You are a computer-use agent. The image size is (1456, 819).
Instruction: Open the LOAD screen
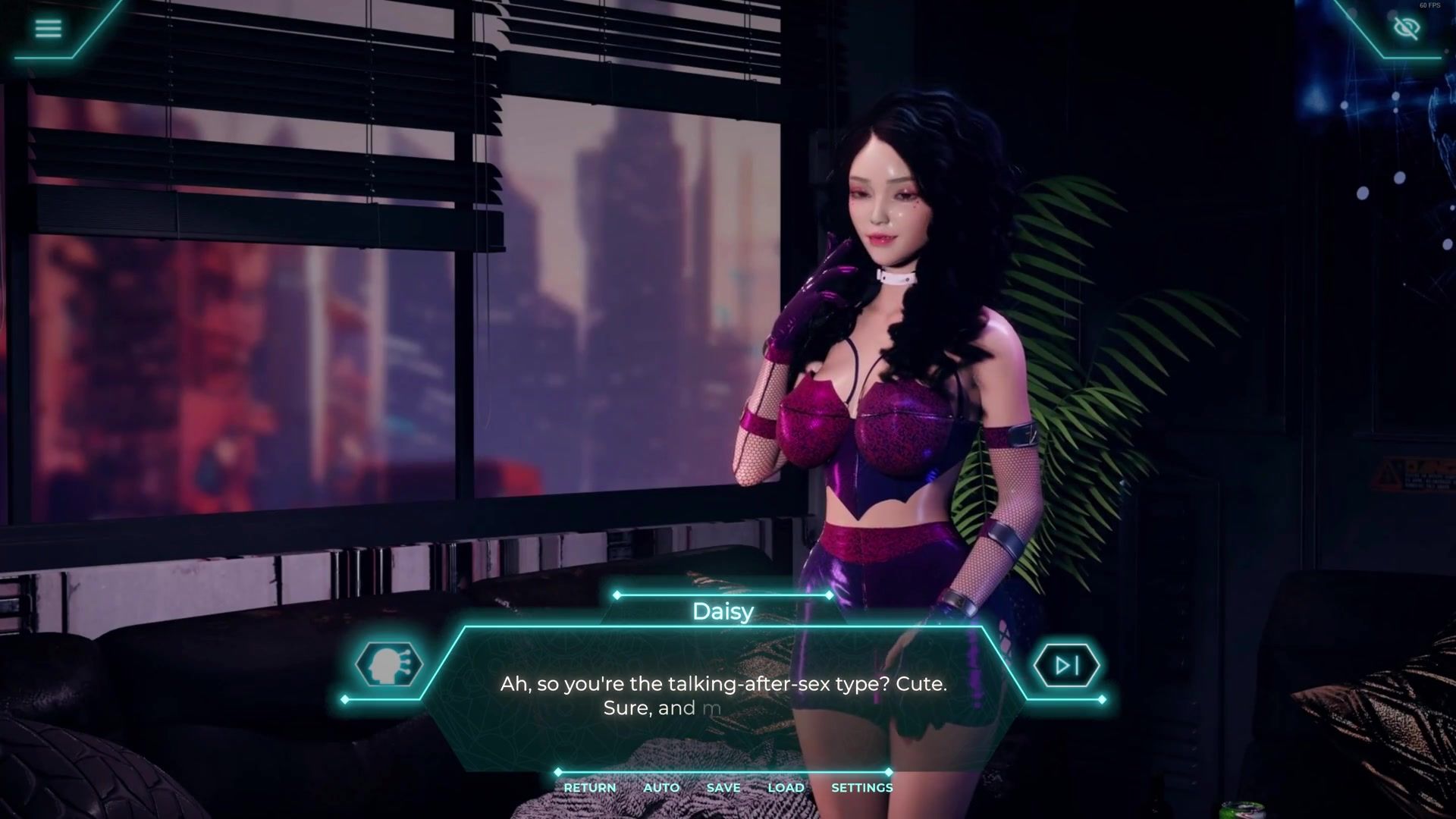pos(786,788)
